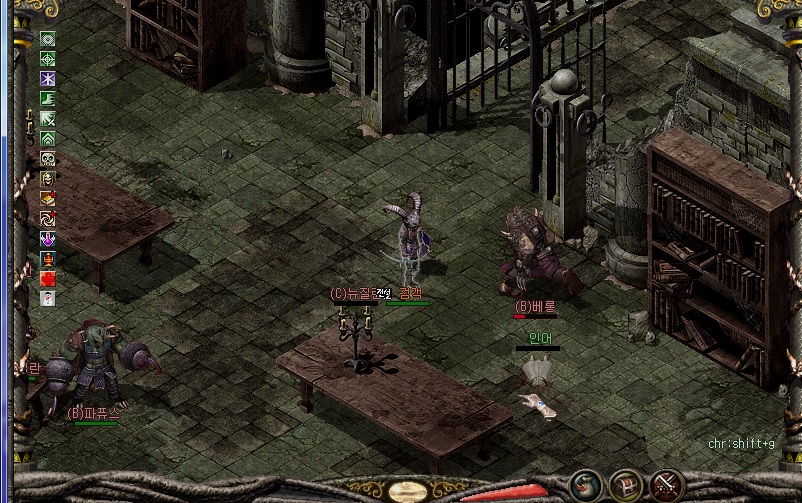
Task: Select the teal serpent round button
Action: point(586,485)
